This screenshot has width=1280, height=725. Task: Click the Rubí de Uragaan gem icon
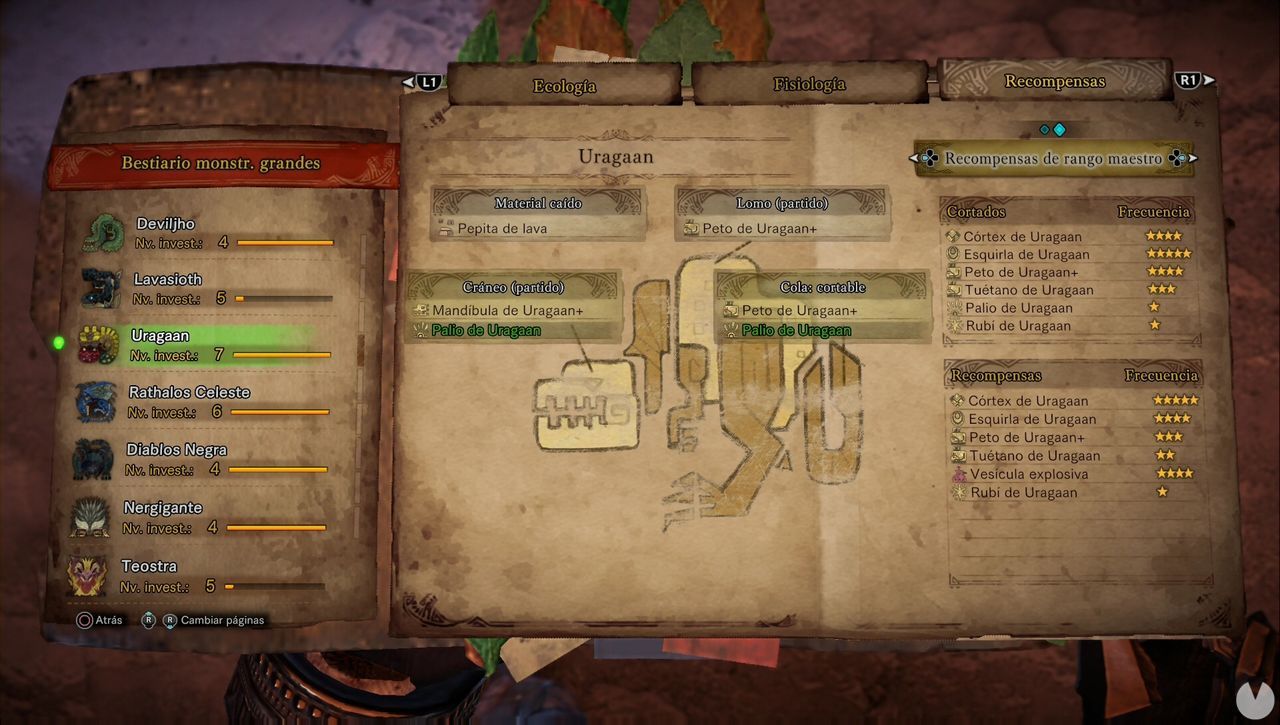click(957, 492)
